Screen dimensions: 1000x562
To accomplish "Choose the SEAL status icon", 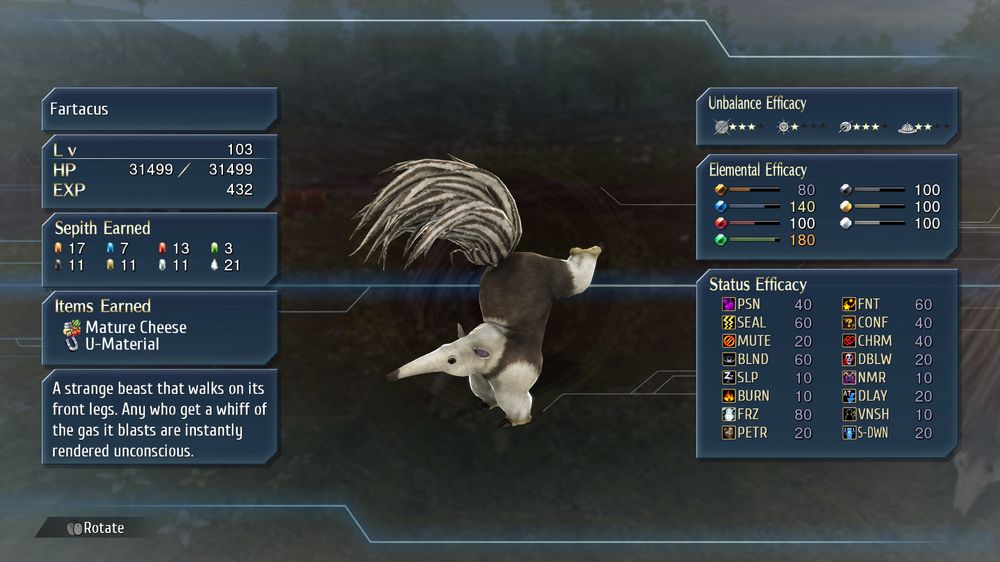I will tap(728, 322).
